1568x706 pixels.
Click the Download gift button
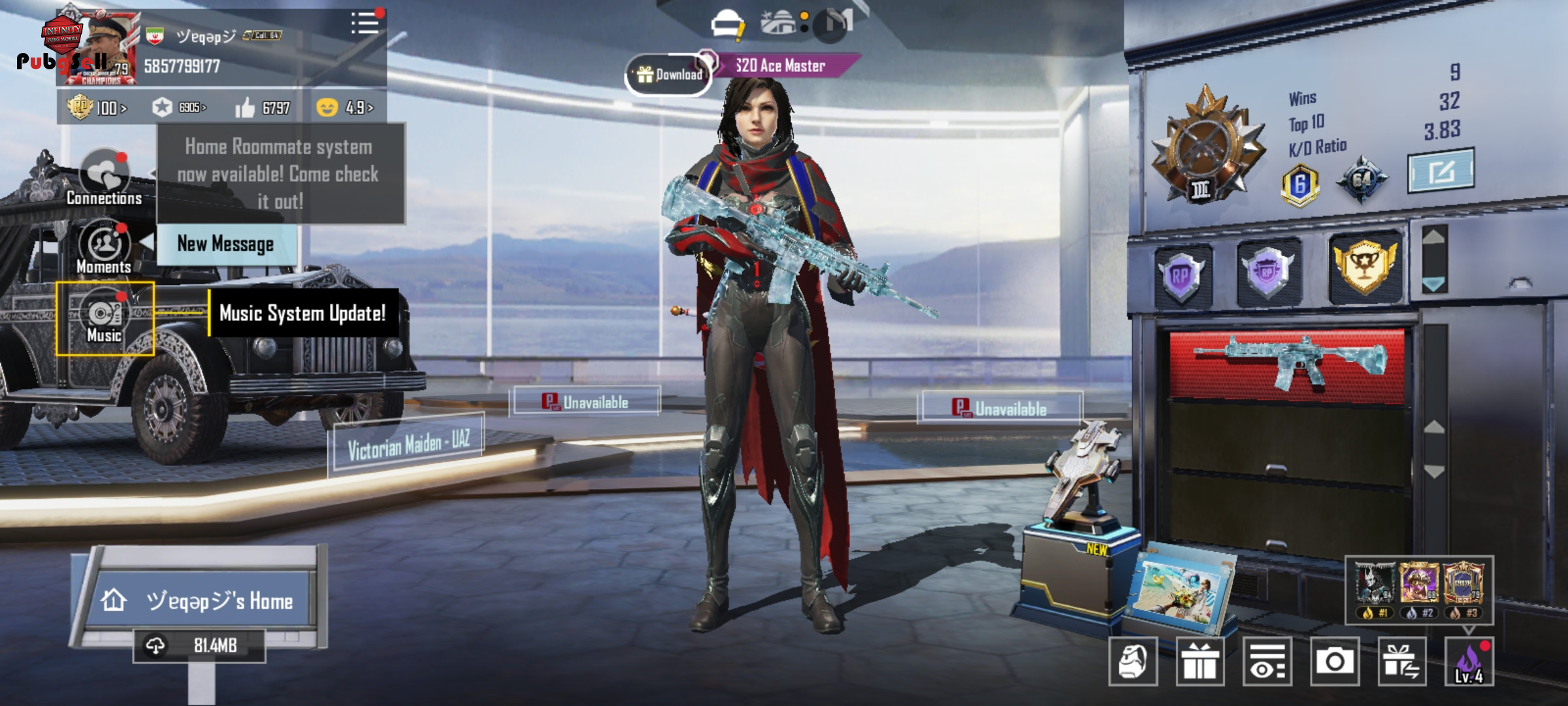(668, 75)
